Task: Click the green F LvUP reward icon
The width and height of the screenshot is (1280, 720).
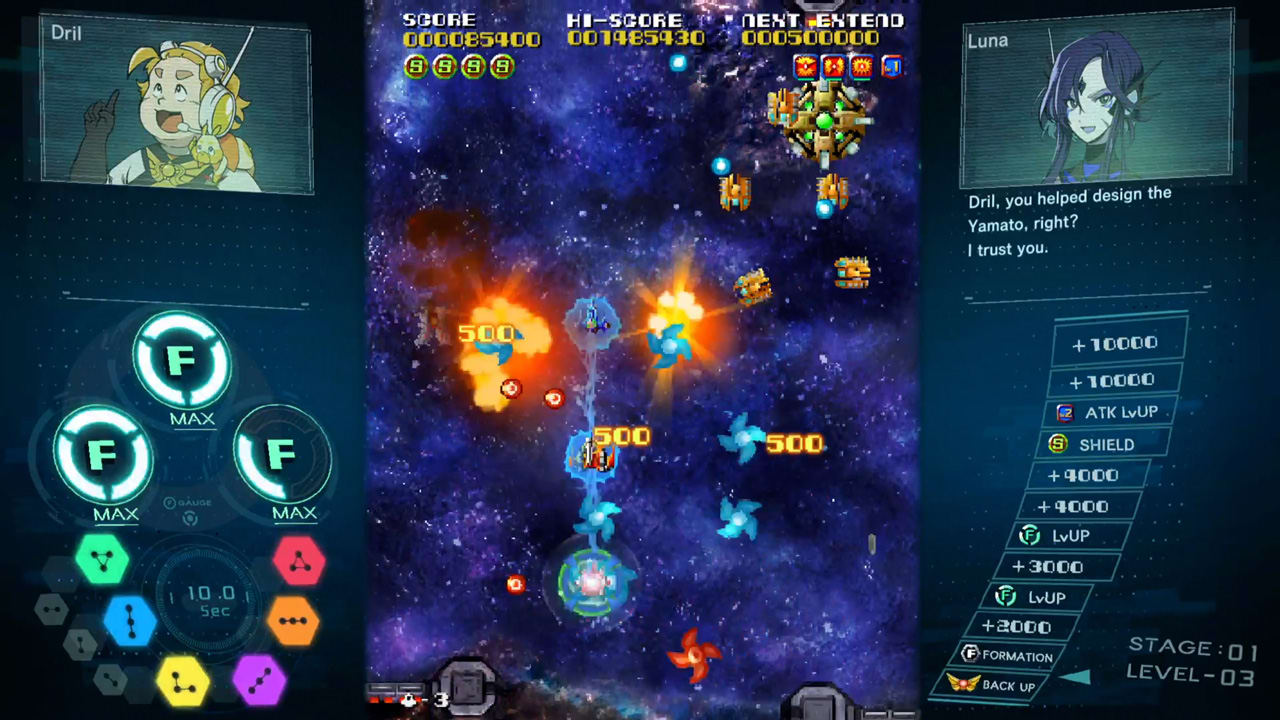Action: pos(1028,535)
